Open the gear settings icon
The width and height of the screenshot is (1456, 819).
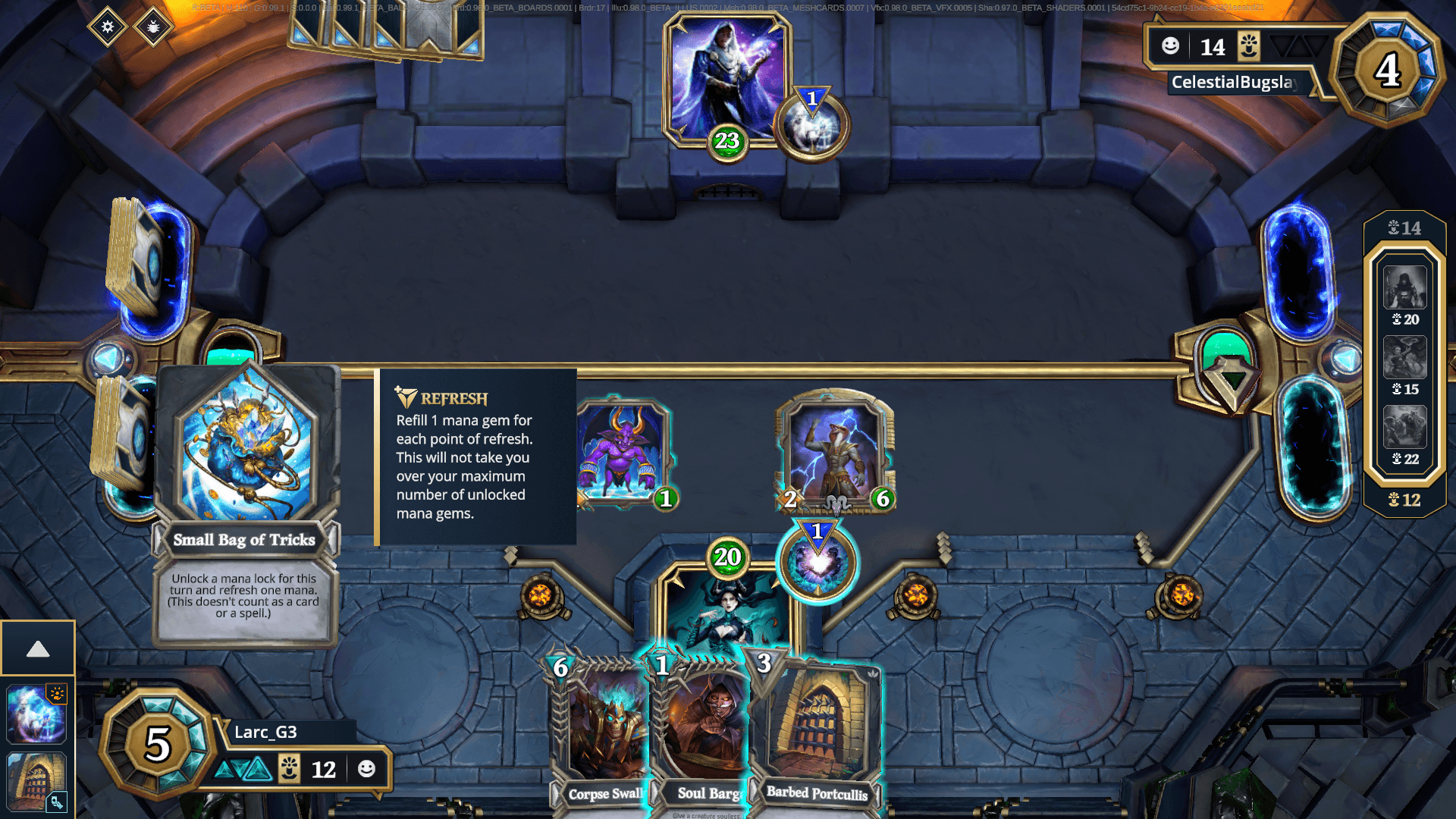(108, 27)
